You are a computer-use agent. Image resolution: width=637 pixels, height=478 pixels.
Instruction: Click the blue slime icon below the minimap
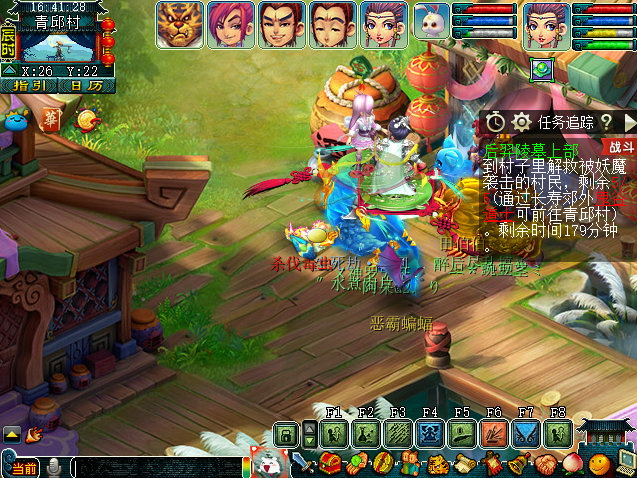click(17, 121)
